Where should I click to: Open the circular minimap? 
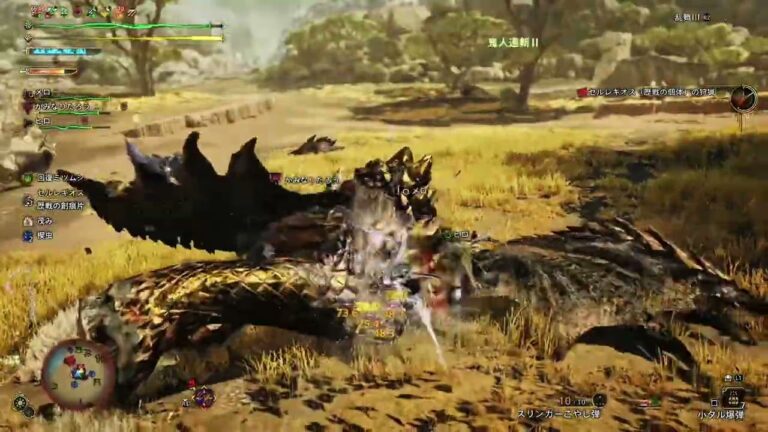[77, 373]
